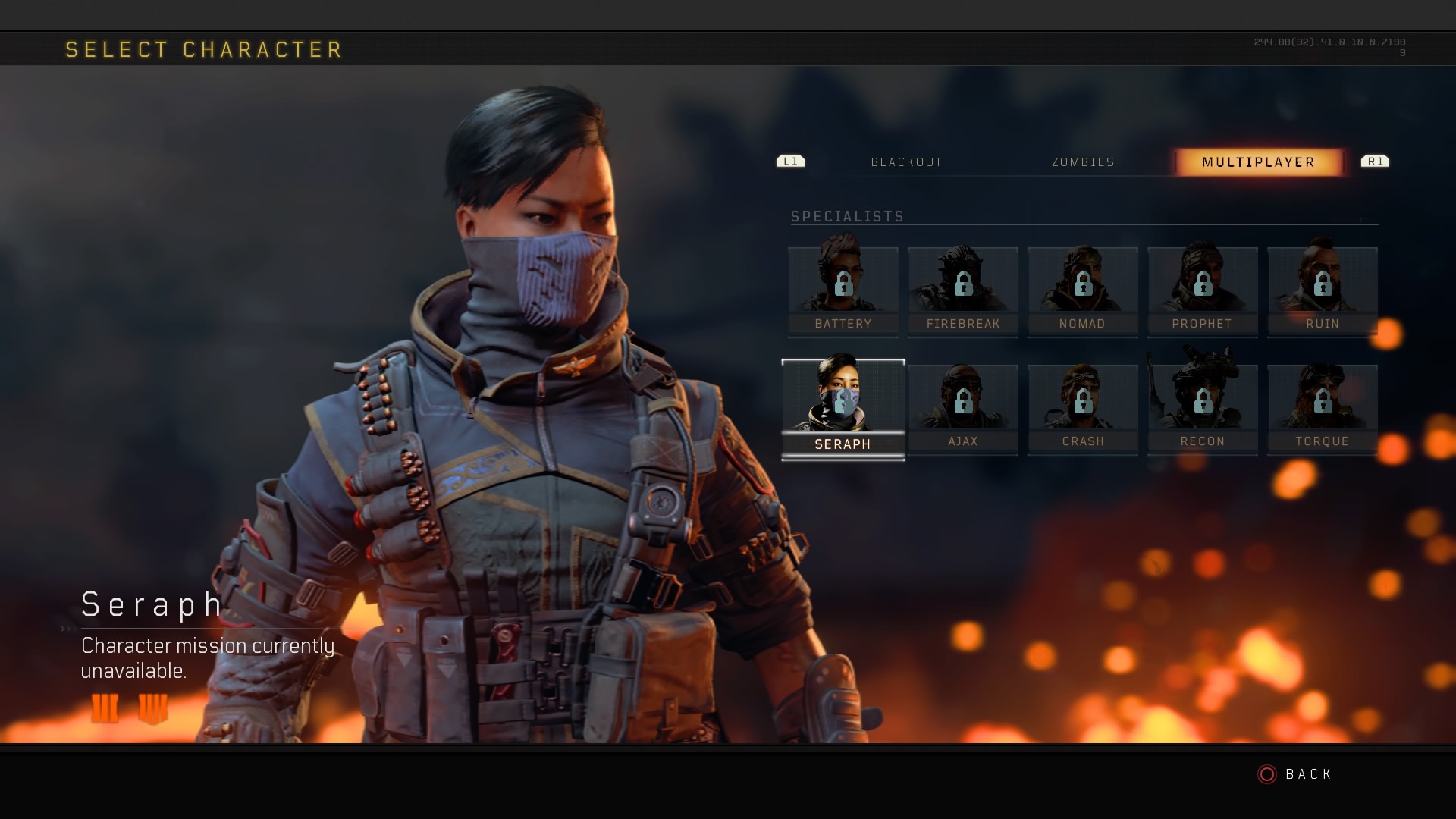Choose Ruin from the specialists

(1323, 290)
